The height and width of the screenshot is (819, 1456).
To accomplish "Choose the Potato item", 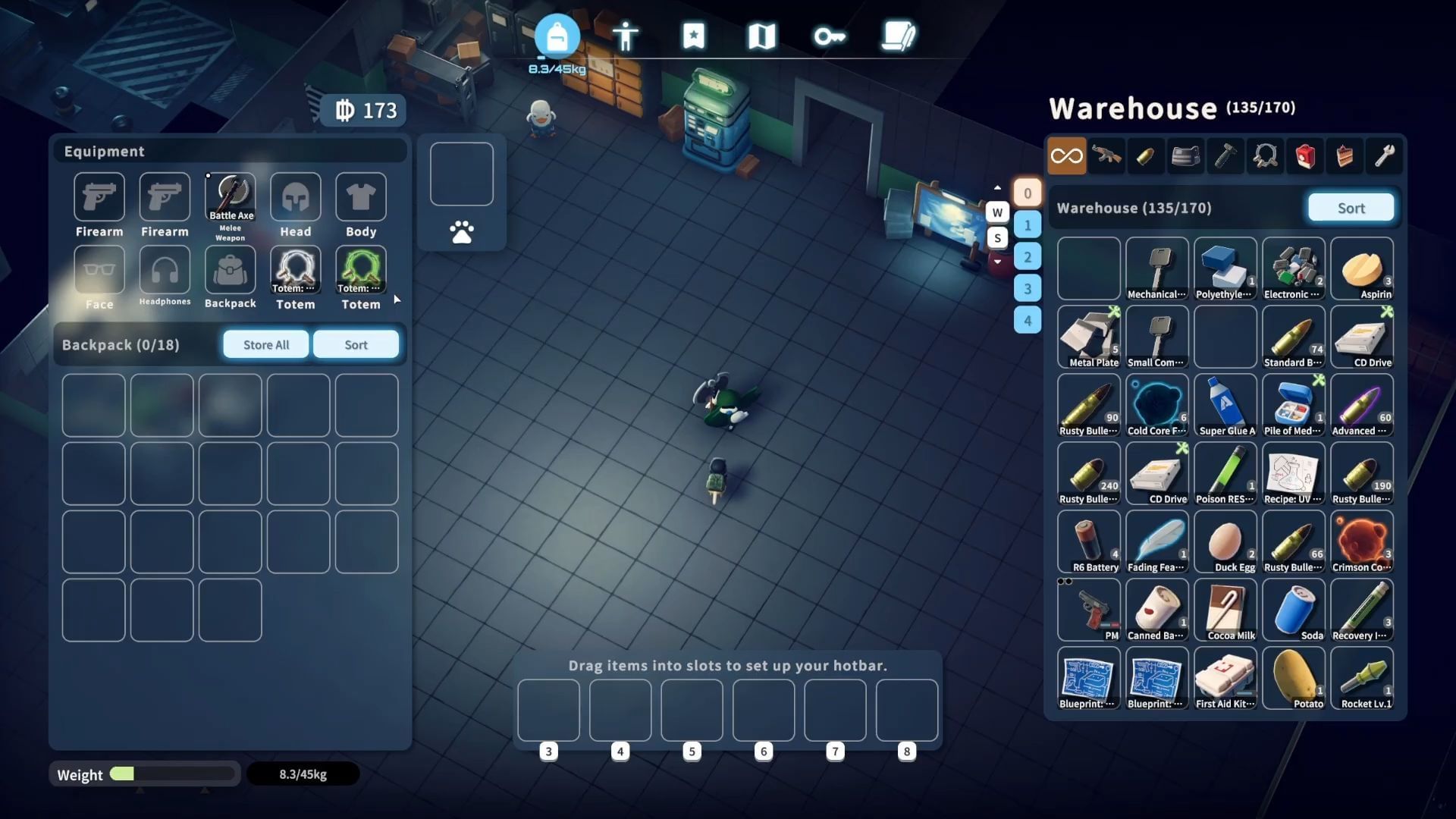I will coord(1294,679).
